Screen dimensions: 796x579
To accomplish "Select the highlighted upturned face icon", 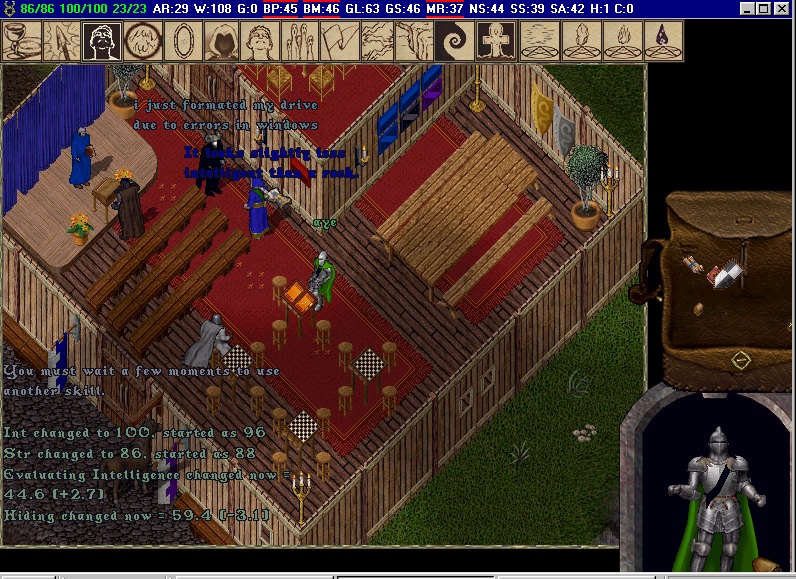I will click(x=101, y=41).
